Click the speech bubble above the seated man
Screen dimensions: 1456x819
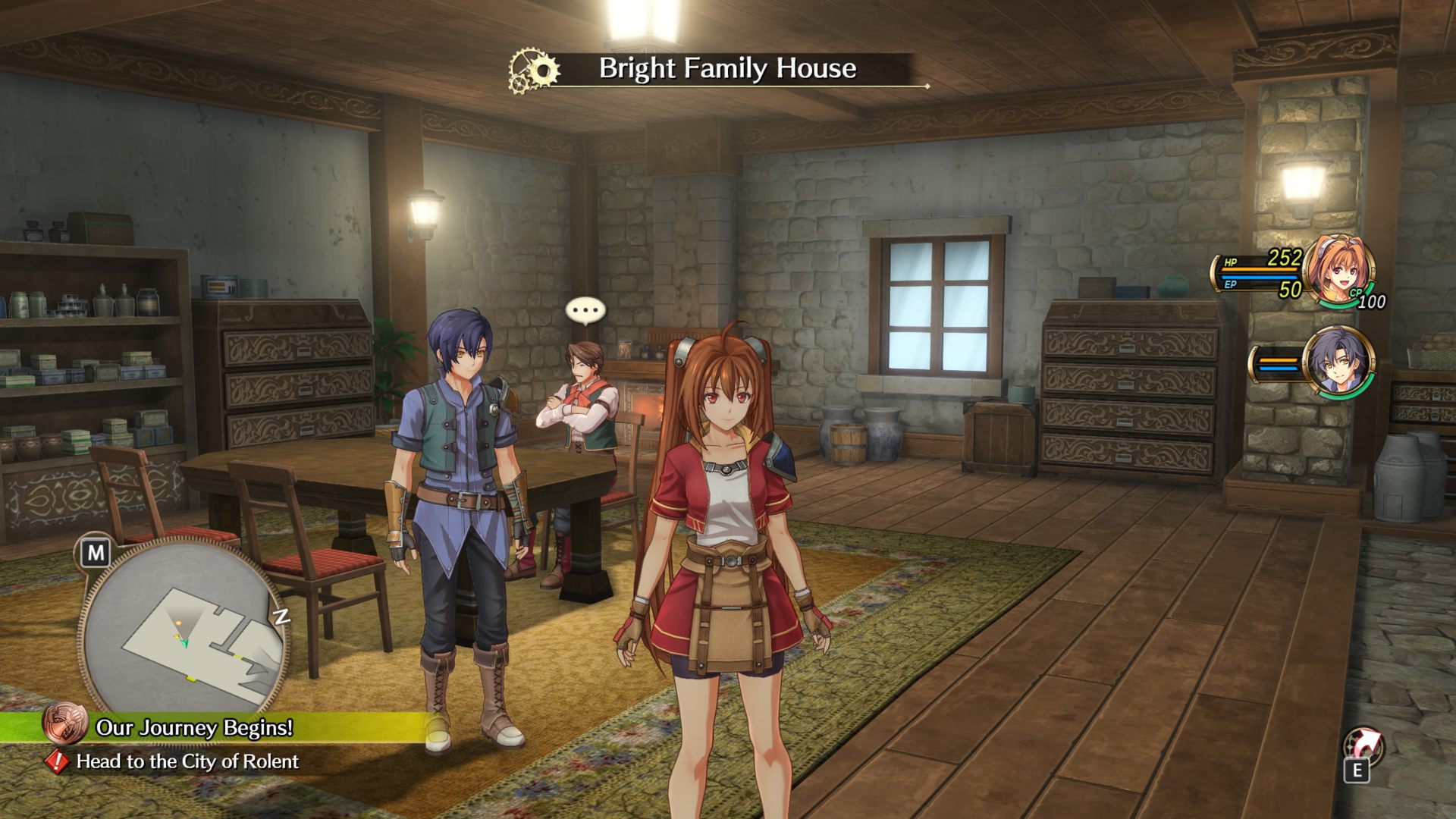point(585,310)
